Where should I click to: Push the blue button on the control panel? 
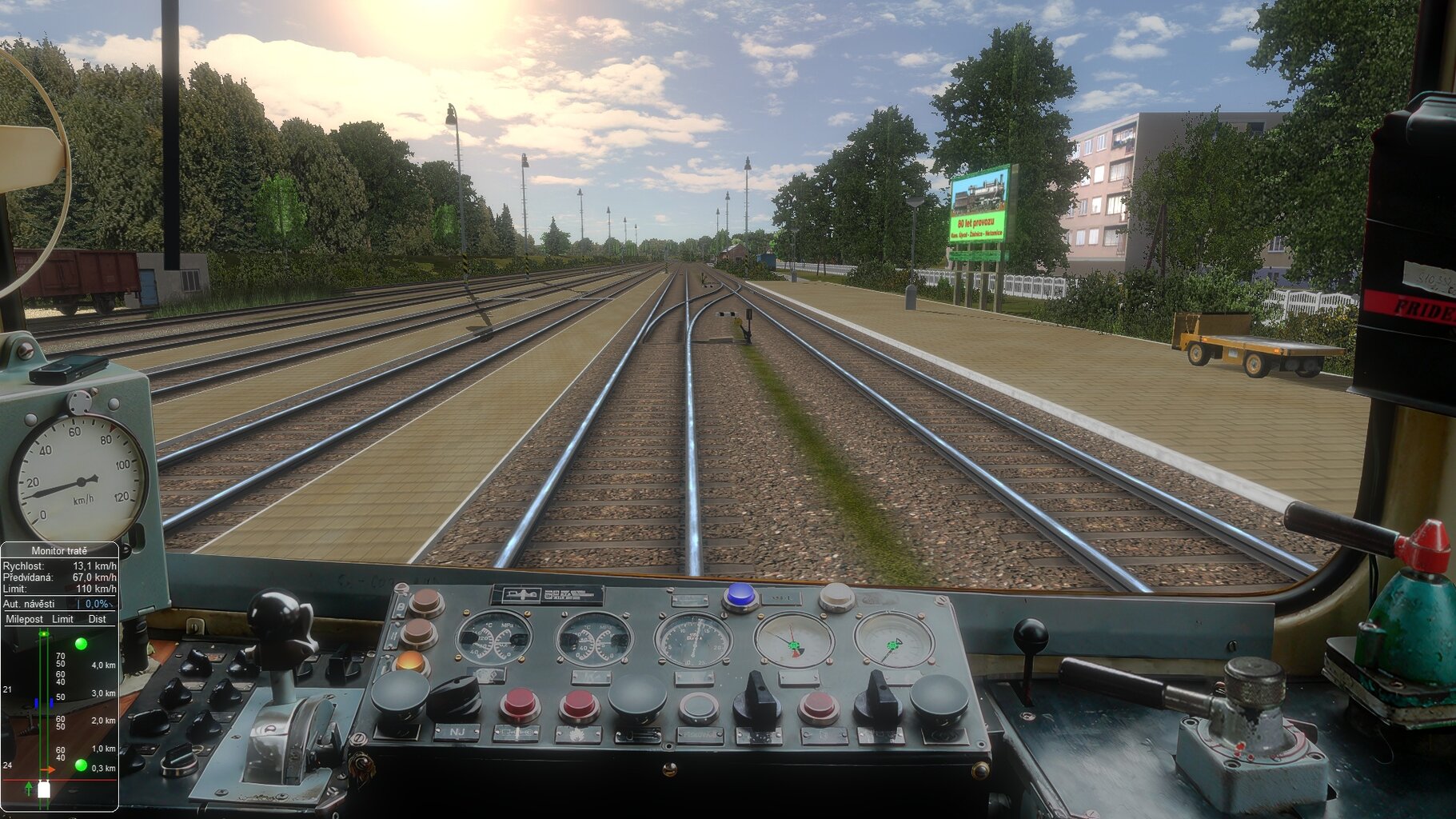[x=740, y=595]
